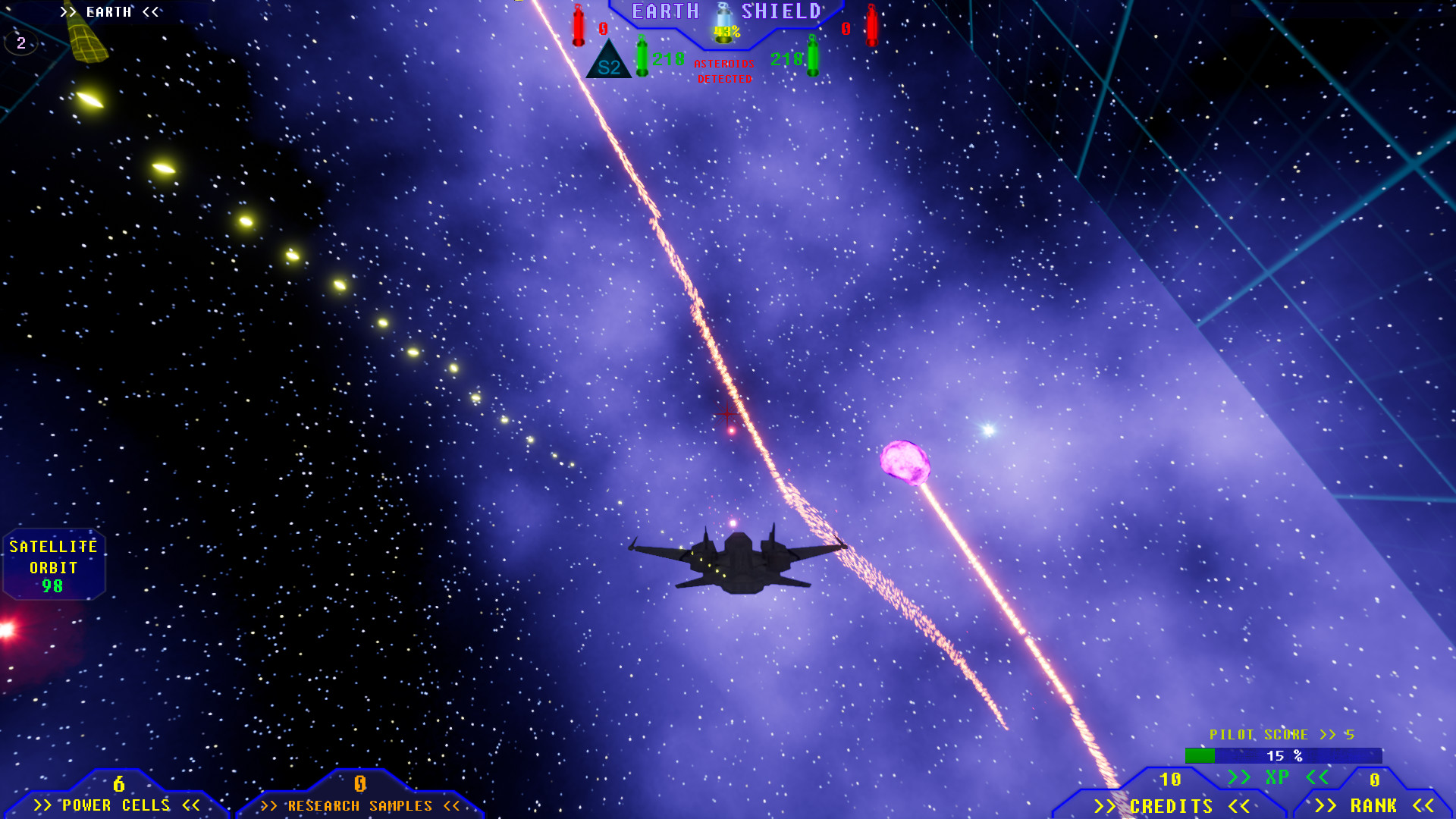Select the right red fuel canister icon

click(871, 26)
